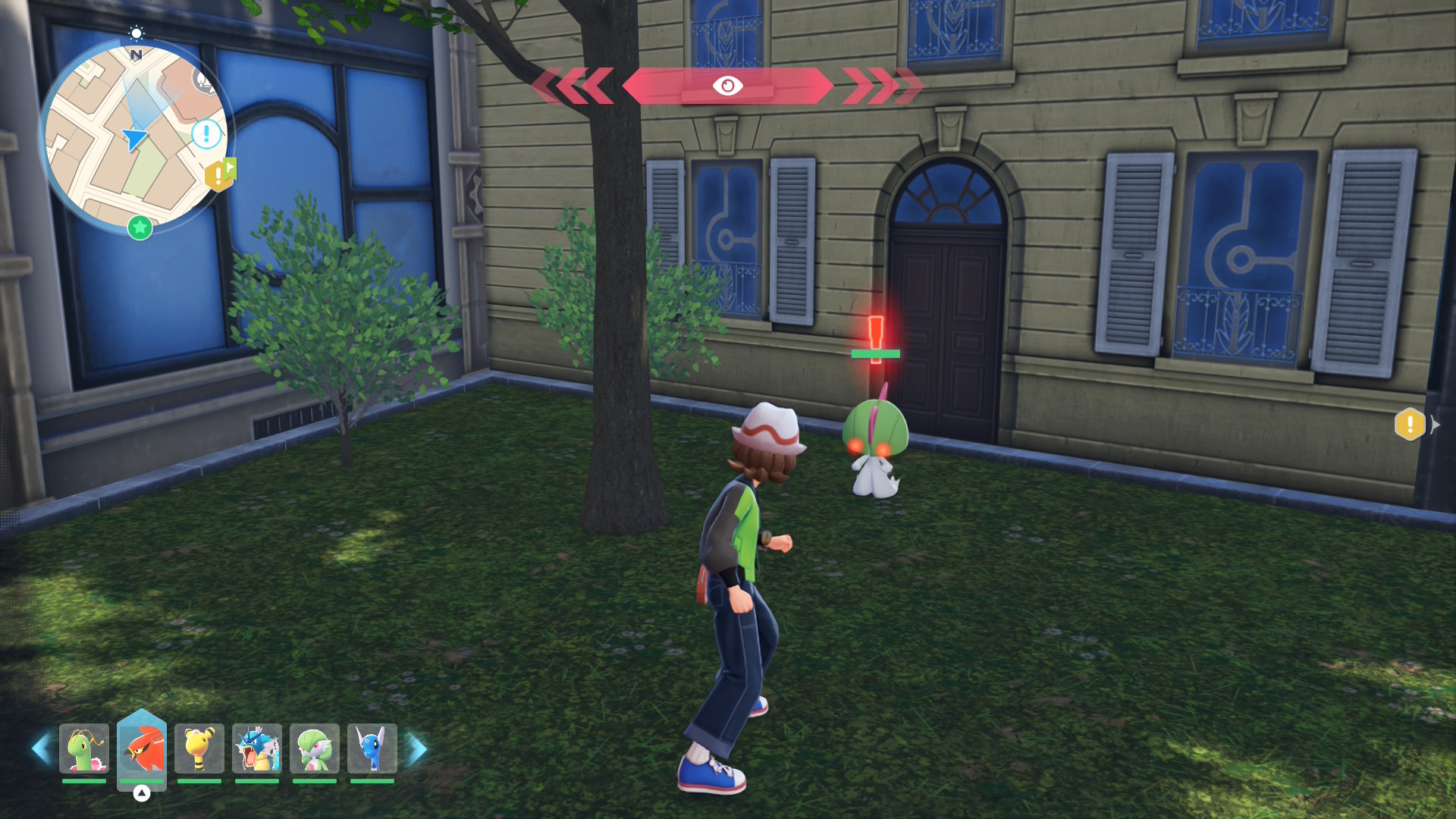Pick Ampharos from the party lineup
Viewport: 1456px width, 819px height.
[x=199, y=749]
